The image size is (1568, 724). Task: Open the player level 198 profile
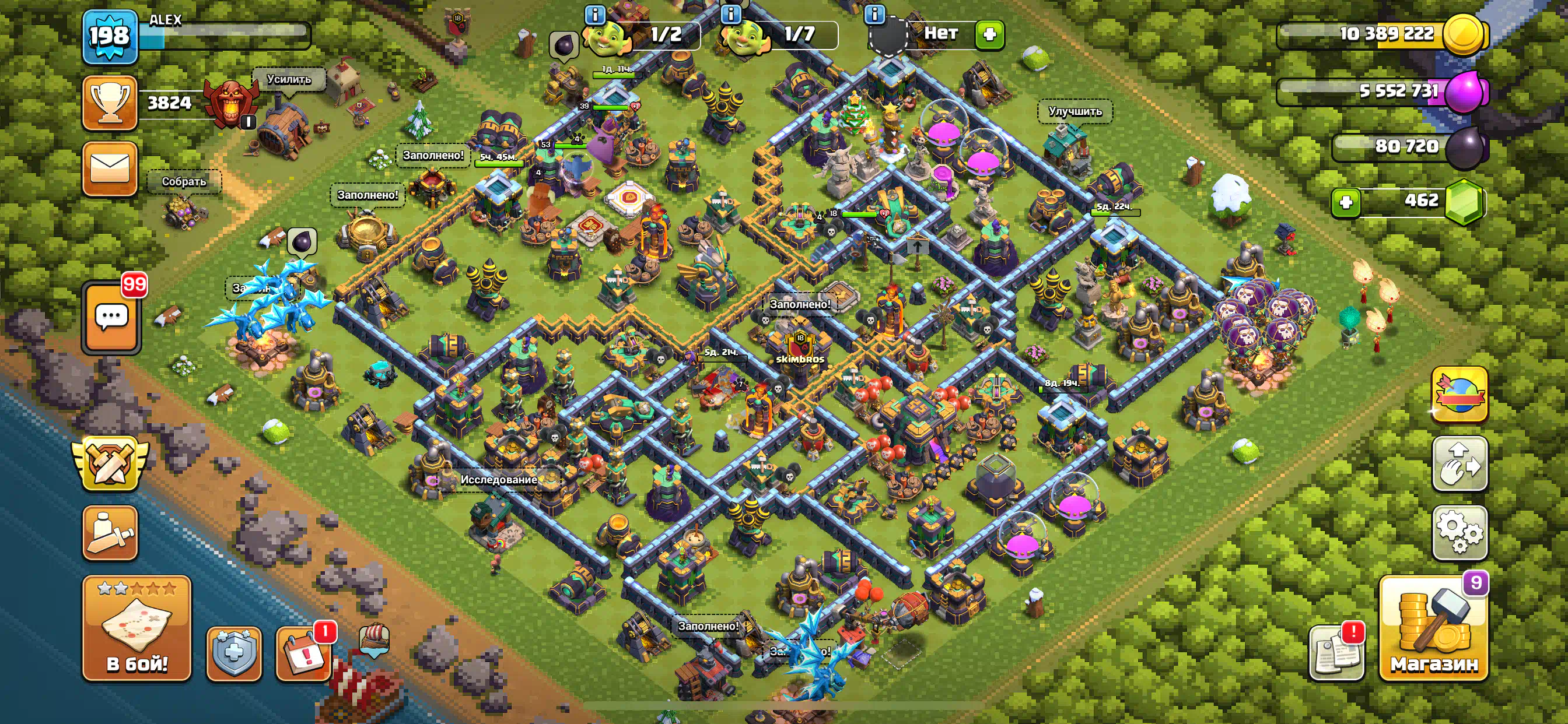point(110,37)
